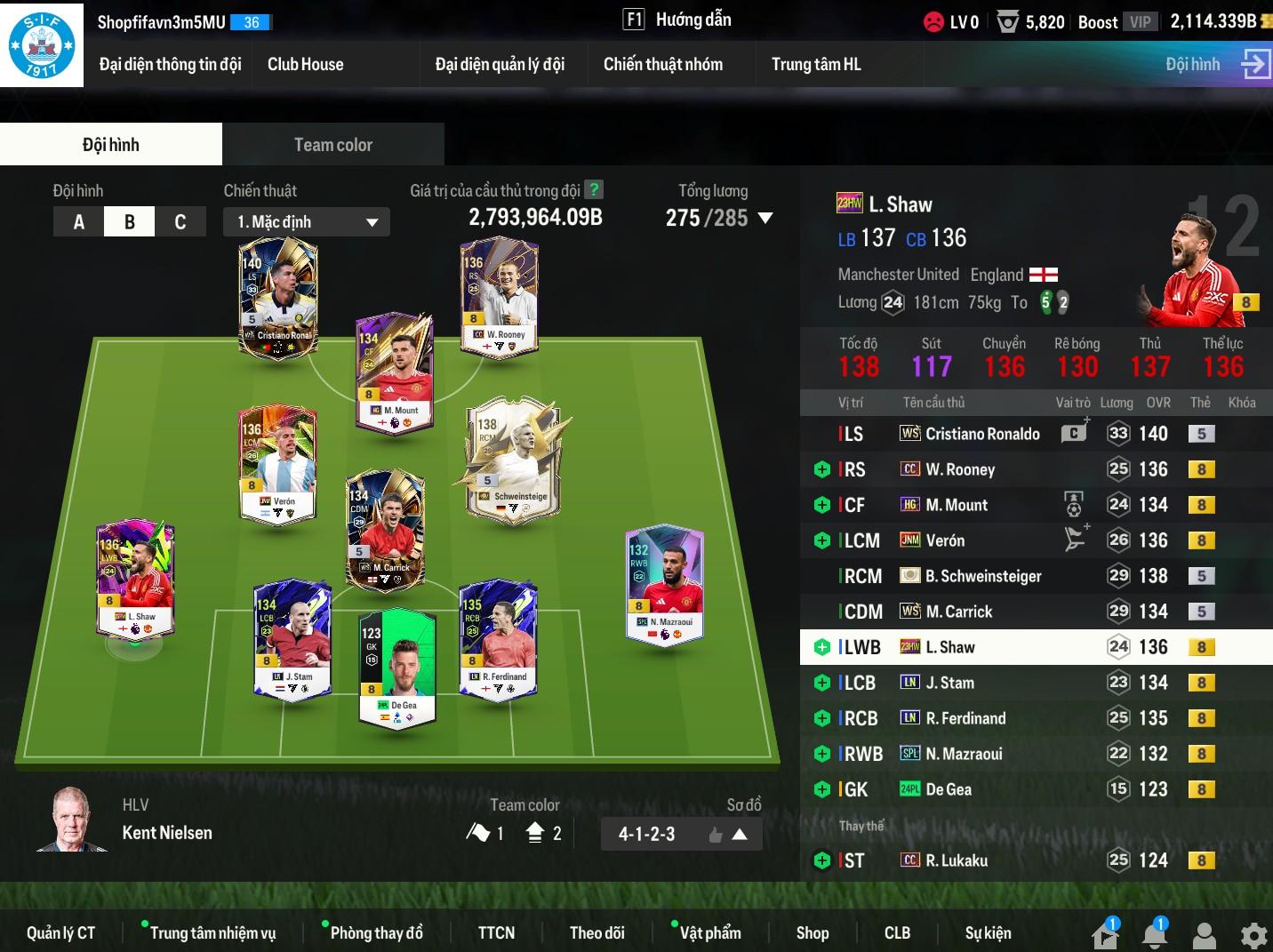This screenshot has width=1273, height=952.
Task: Switch to the Team color tab
Action: pyautogui.click(x=332, y=145)
